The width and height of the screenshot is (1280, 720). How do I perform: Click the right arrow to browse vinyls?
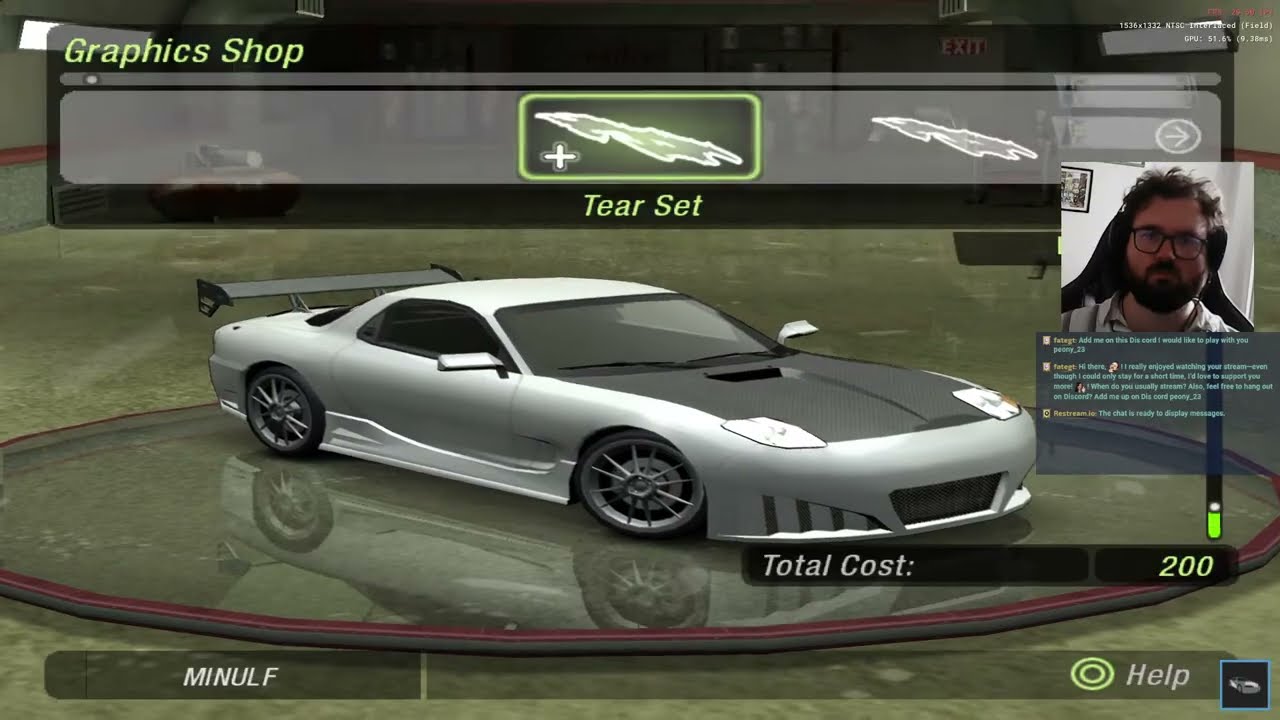point(1178,136)
